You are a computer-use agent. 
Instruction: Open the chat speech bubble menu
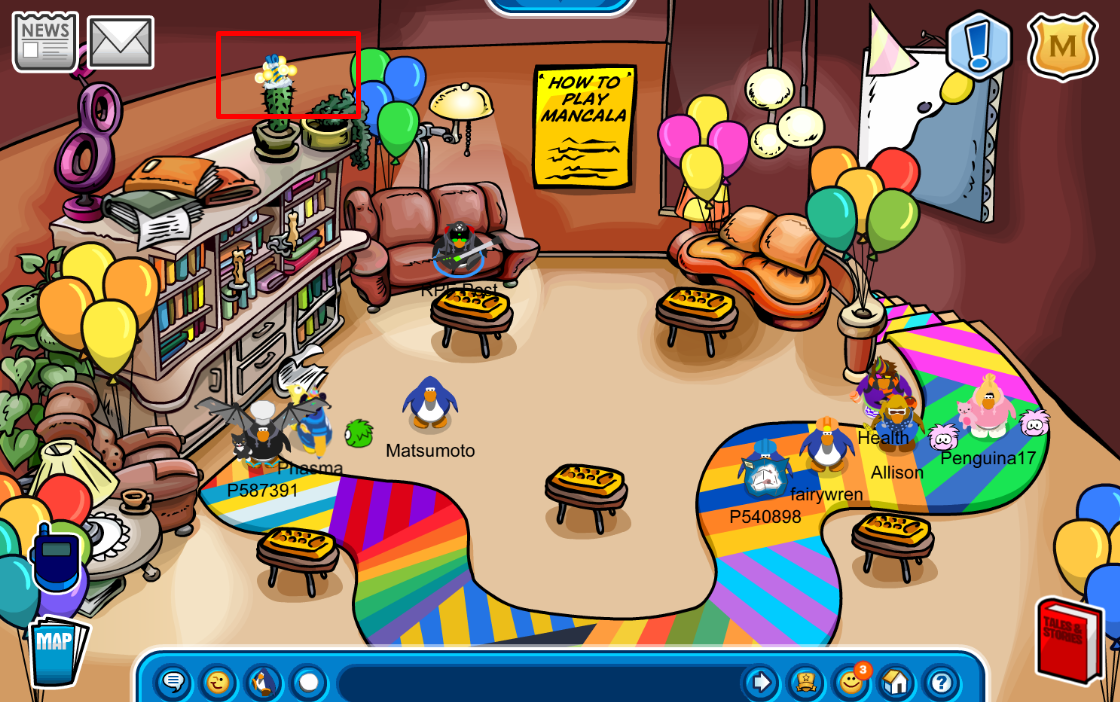[x=174, y=683]
